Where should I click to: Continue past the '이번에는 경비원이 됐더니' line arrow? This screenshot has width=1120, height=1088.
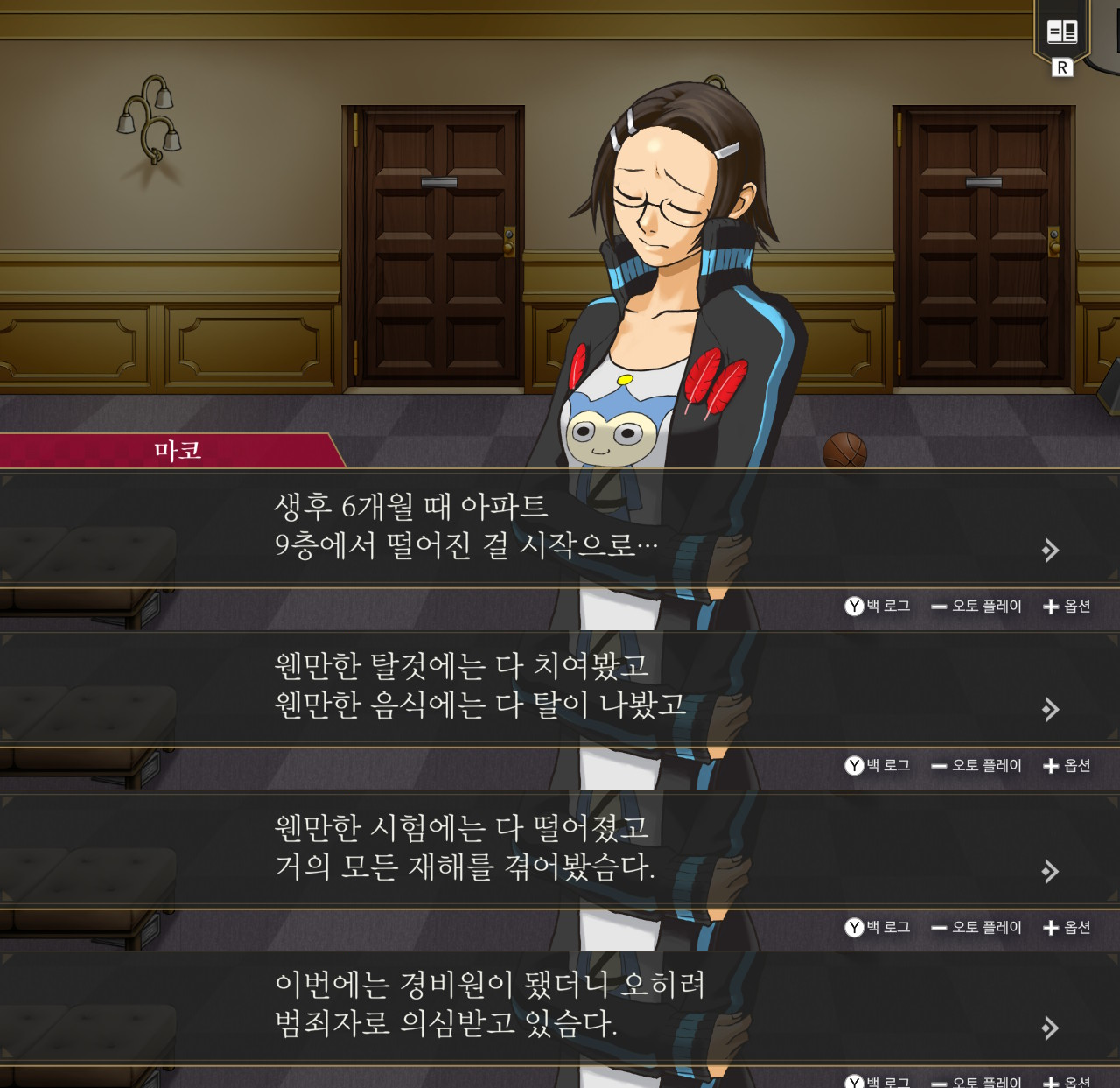(1050, 1028)
